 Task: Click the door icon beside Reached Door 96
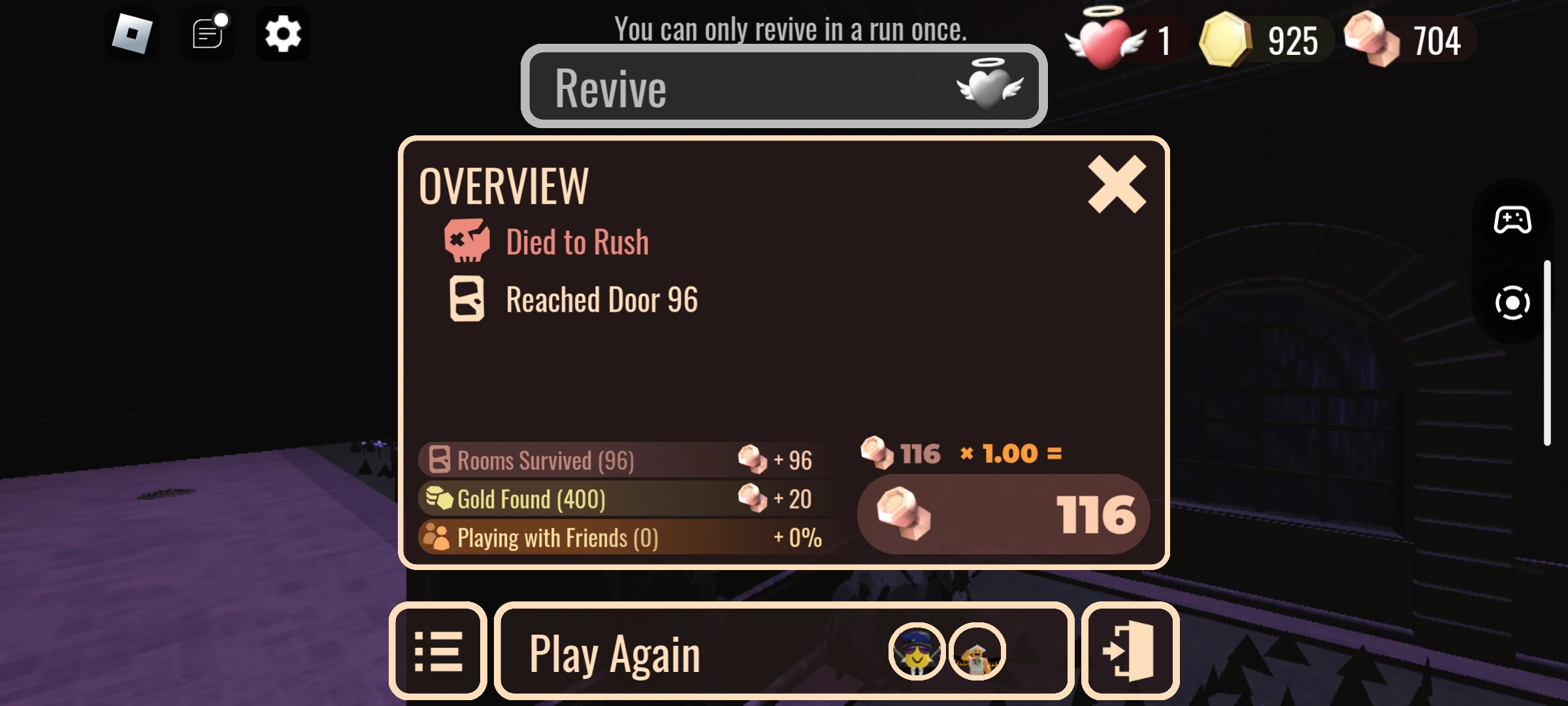tap(466, 300)
